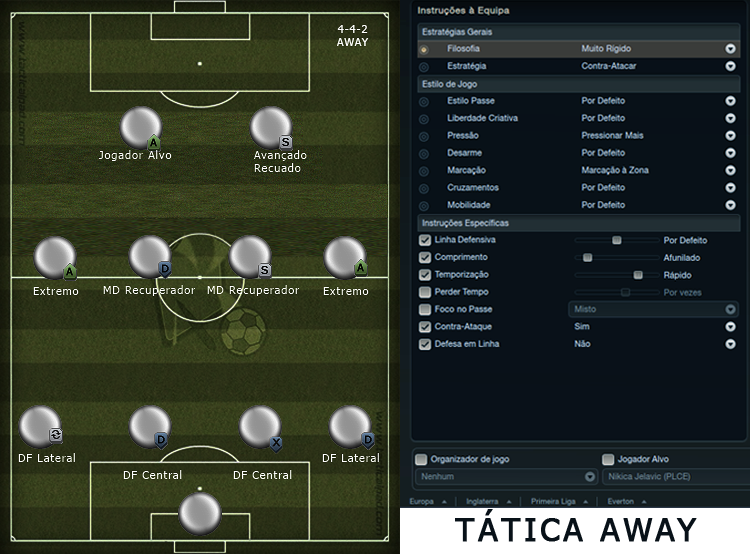The width and height of the screenshot is (750, 554).
Task: Open the Estilo Passe dropdown
Action: click(730, 101)
